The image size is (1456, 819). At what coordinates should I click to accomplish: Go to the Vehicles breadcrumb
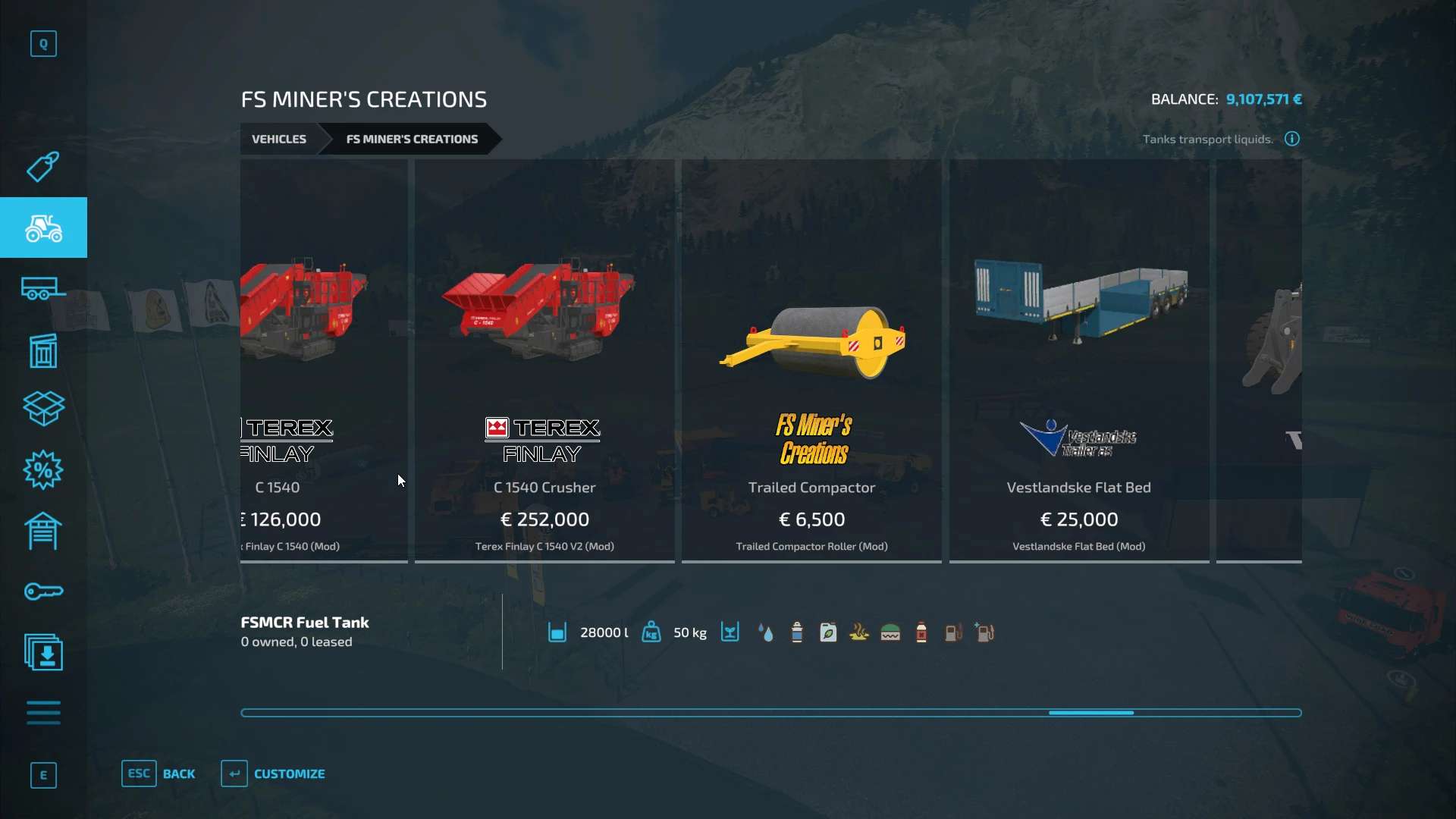pyautogui.click(x=279, y=140)
